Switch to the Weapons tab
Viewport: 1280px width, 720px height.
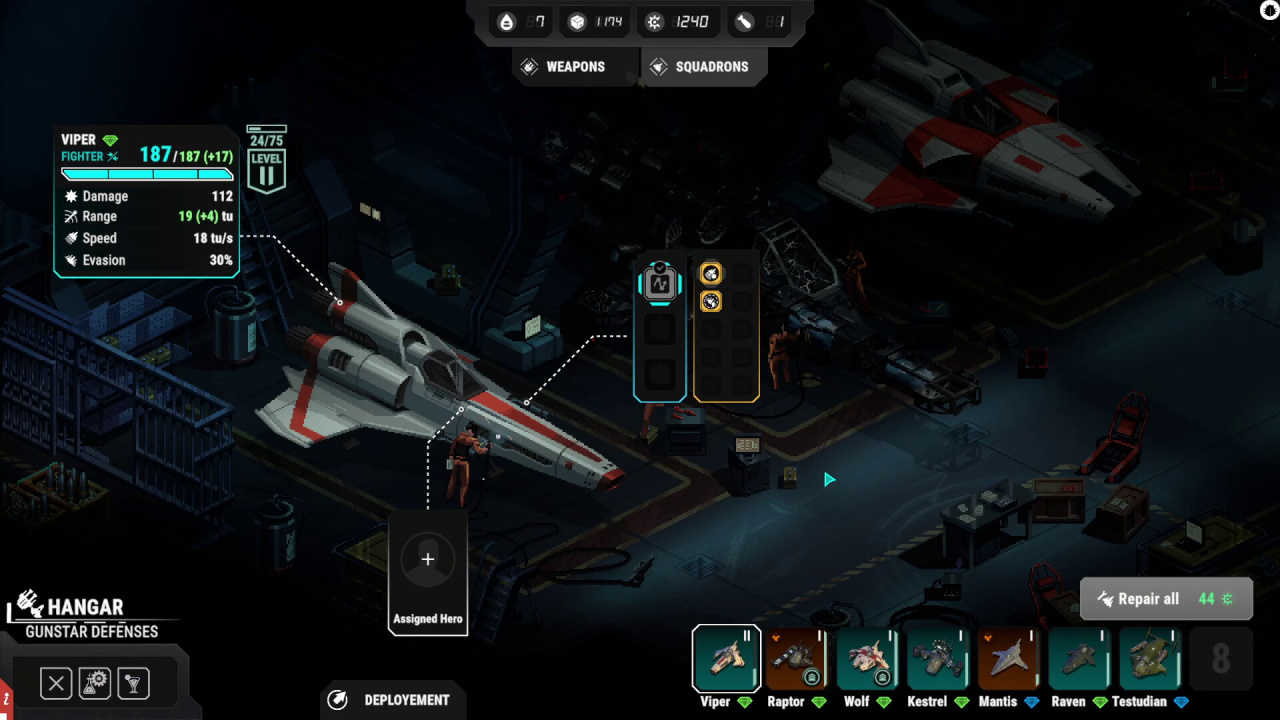563,67
